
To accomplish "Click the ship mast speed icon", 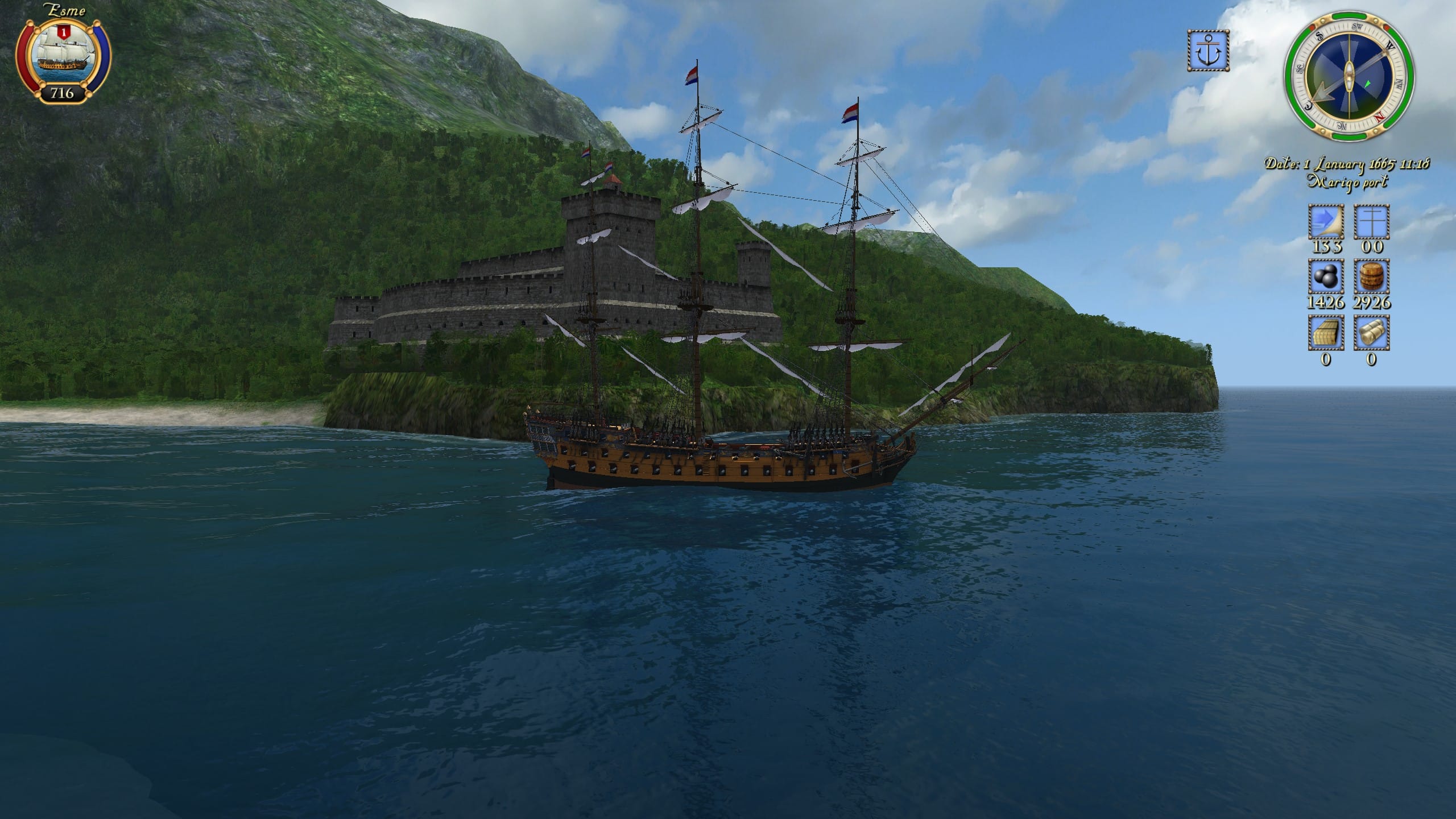I will coord(1371,222).
